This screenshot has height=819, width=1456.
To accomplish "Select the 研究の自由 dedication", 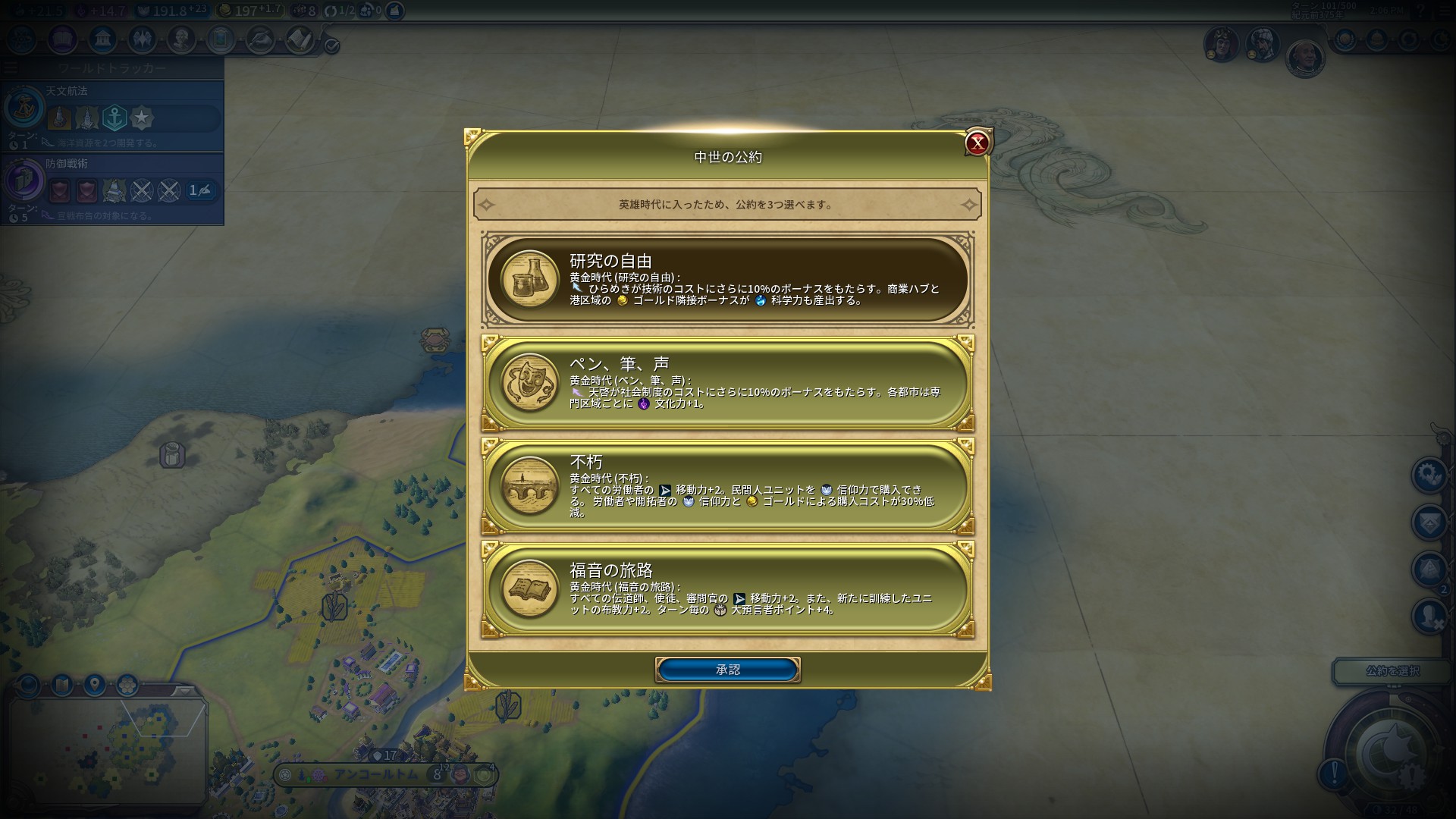I will click(x=728, y=279).
